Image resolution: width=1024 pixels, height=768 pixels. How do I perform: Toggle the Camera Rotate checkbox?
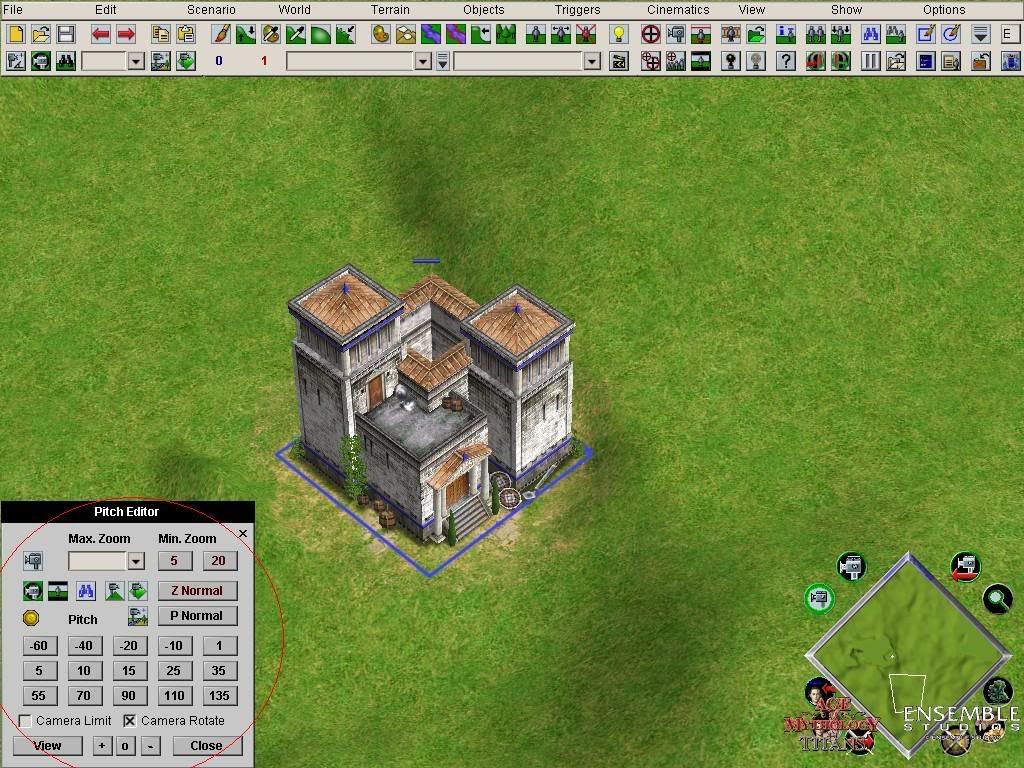click(130, 721)
